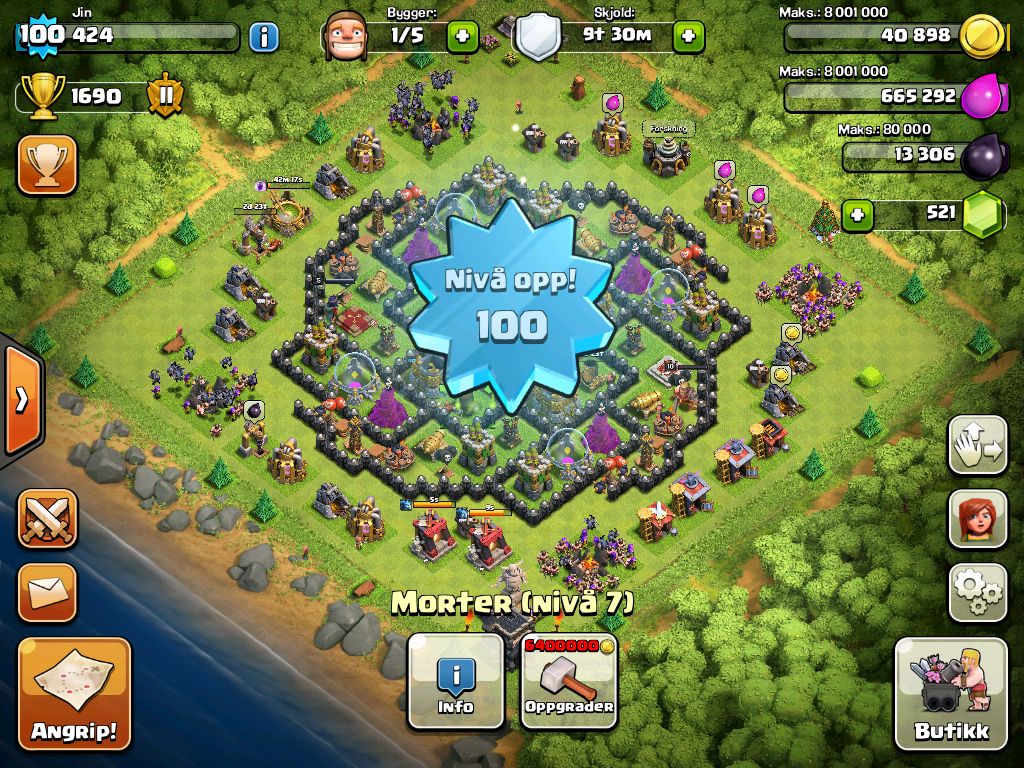1024x768 pixels.
Task: Open the envelope messages inbox
Action: [47, 592]
